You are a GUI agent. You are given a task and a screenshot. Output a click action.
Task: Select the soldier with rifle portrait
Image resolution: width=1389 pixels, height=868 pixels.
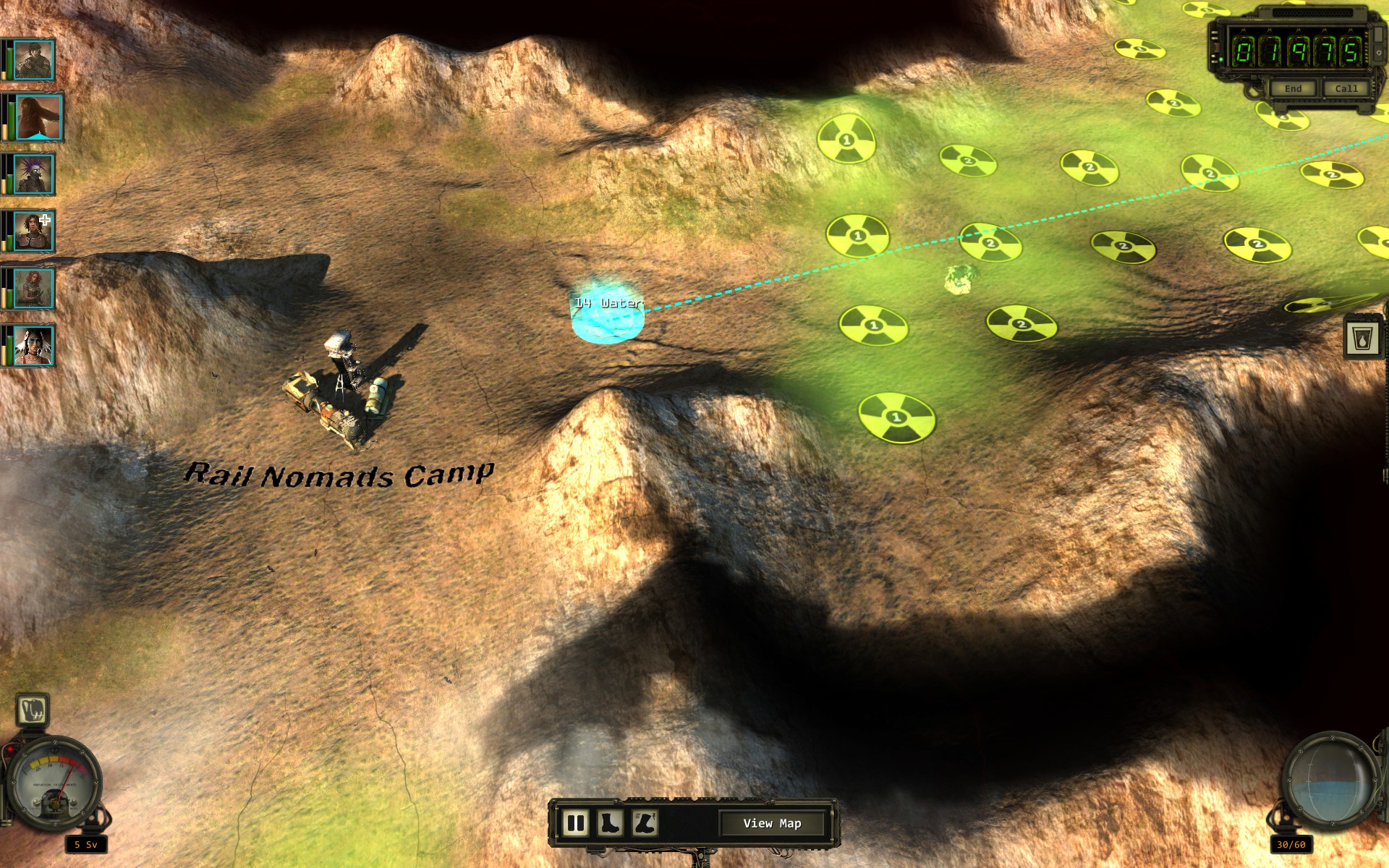tap(33, 60)
